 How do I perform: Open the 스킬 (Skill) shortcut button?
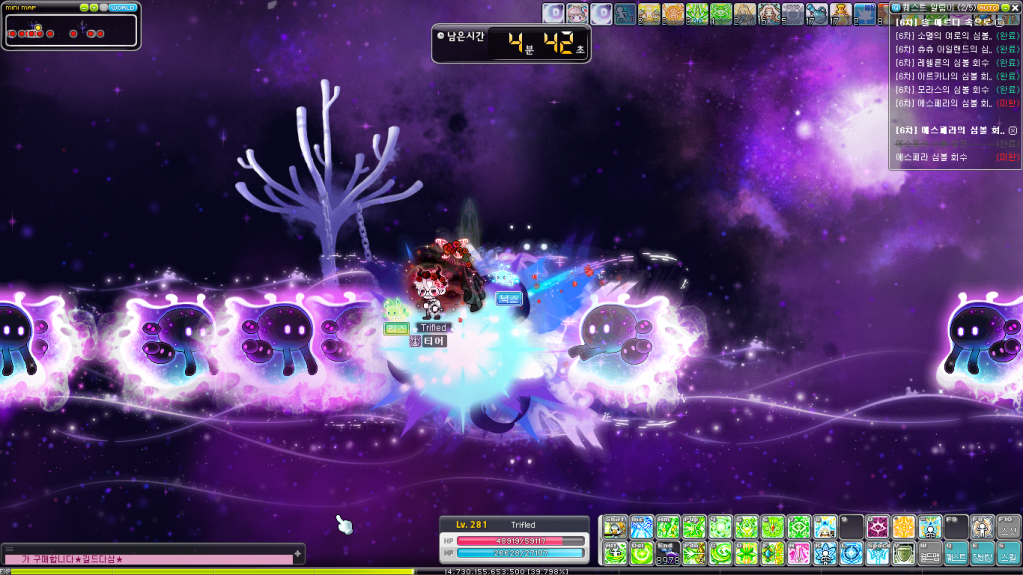[x=1009, y=552]
